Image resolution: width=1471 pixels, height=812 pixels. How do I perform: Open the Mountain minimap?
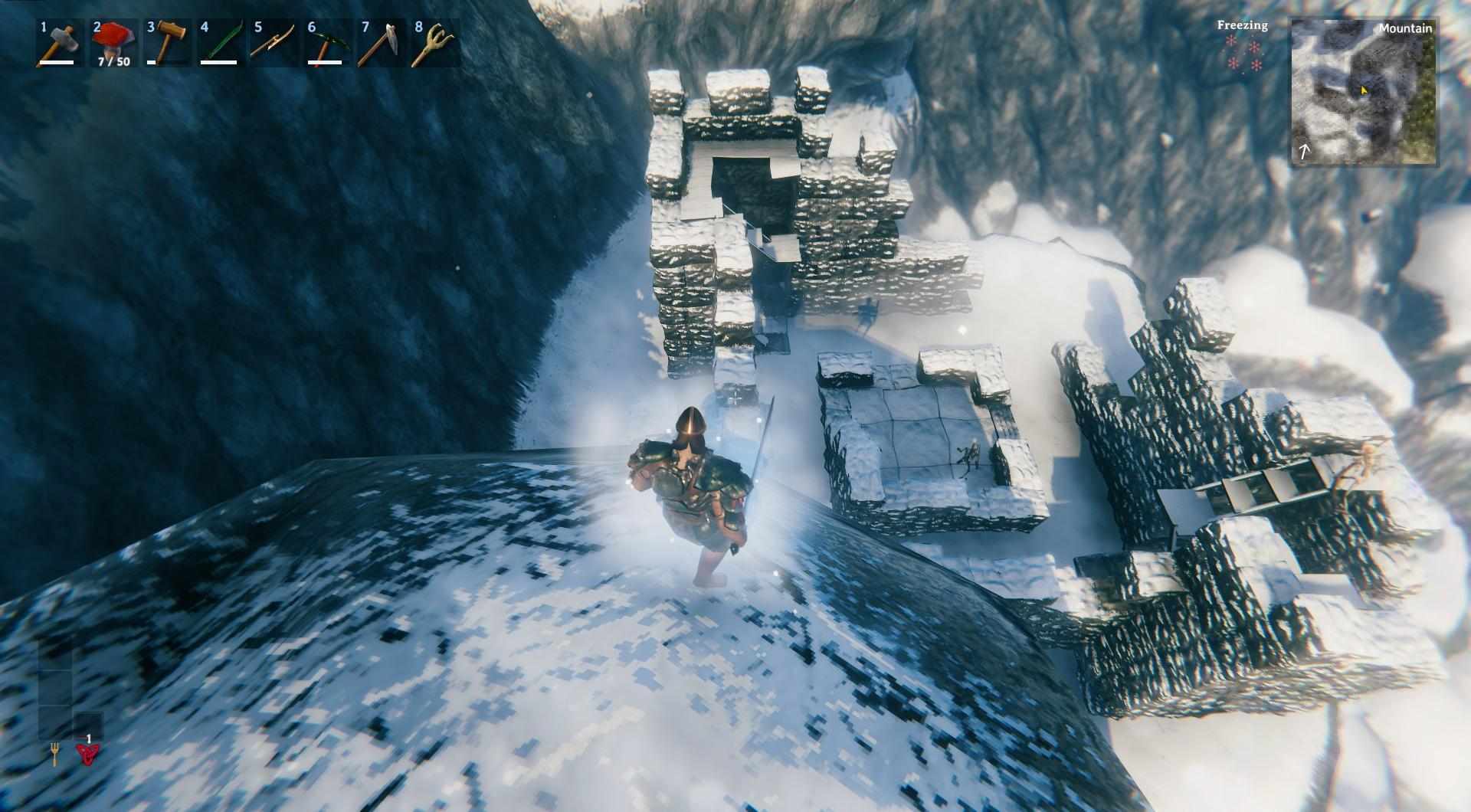[x=1364, y=92]
